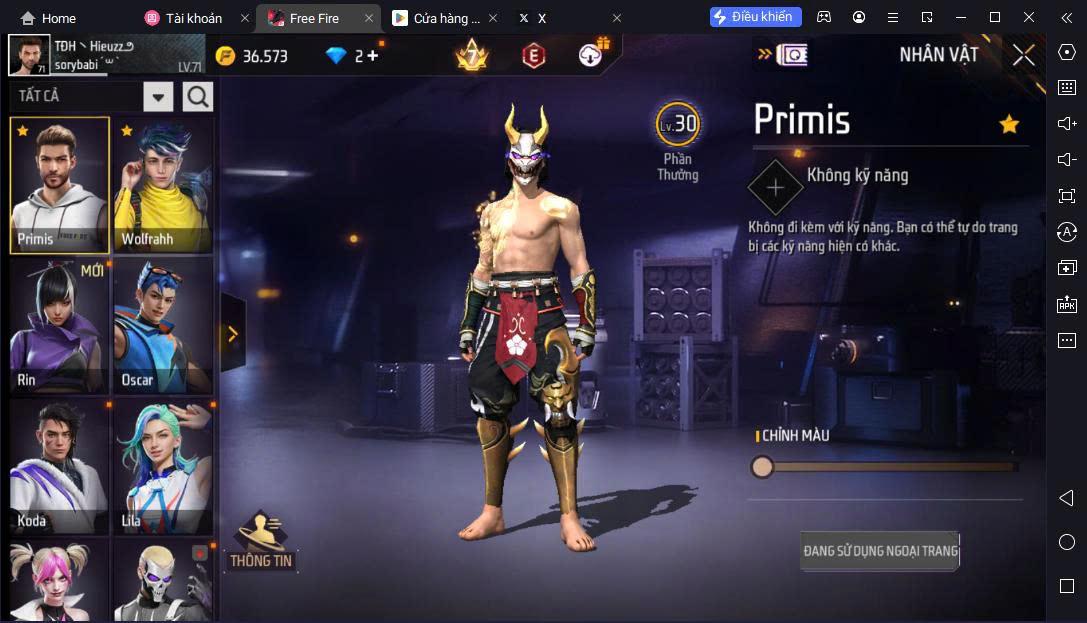The image size is (1087, 623).
Task: Expand the side panel arrow tab
Action: click(233, 333)
